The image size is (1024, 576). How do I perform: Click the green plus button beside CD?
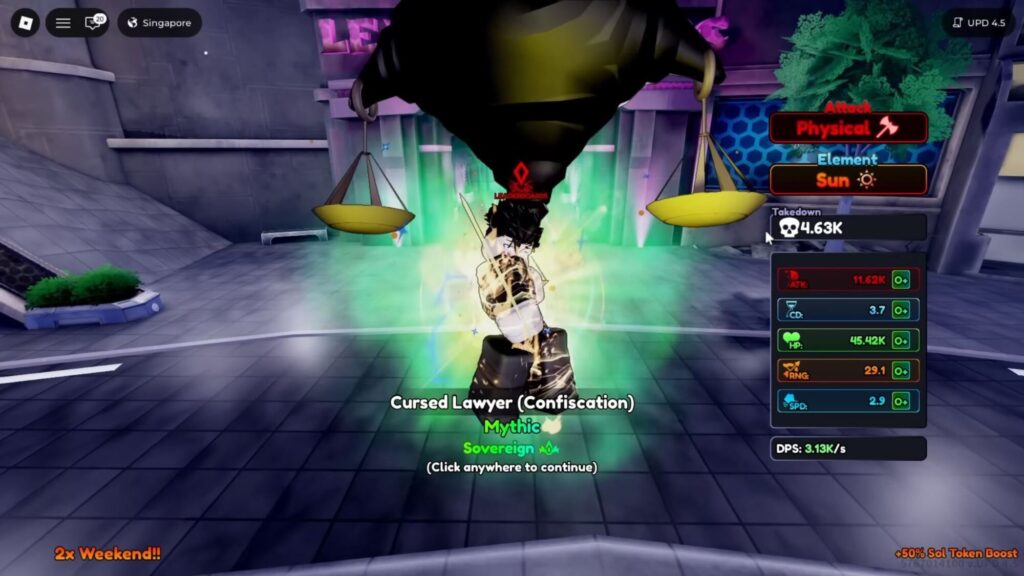(901, 310)
